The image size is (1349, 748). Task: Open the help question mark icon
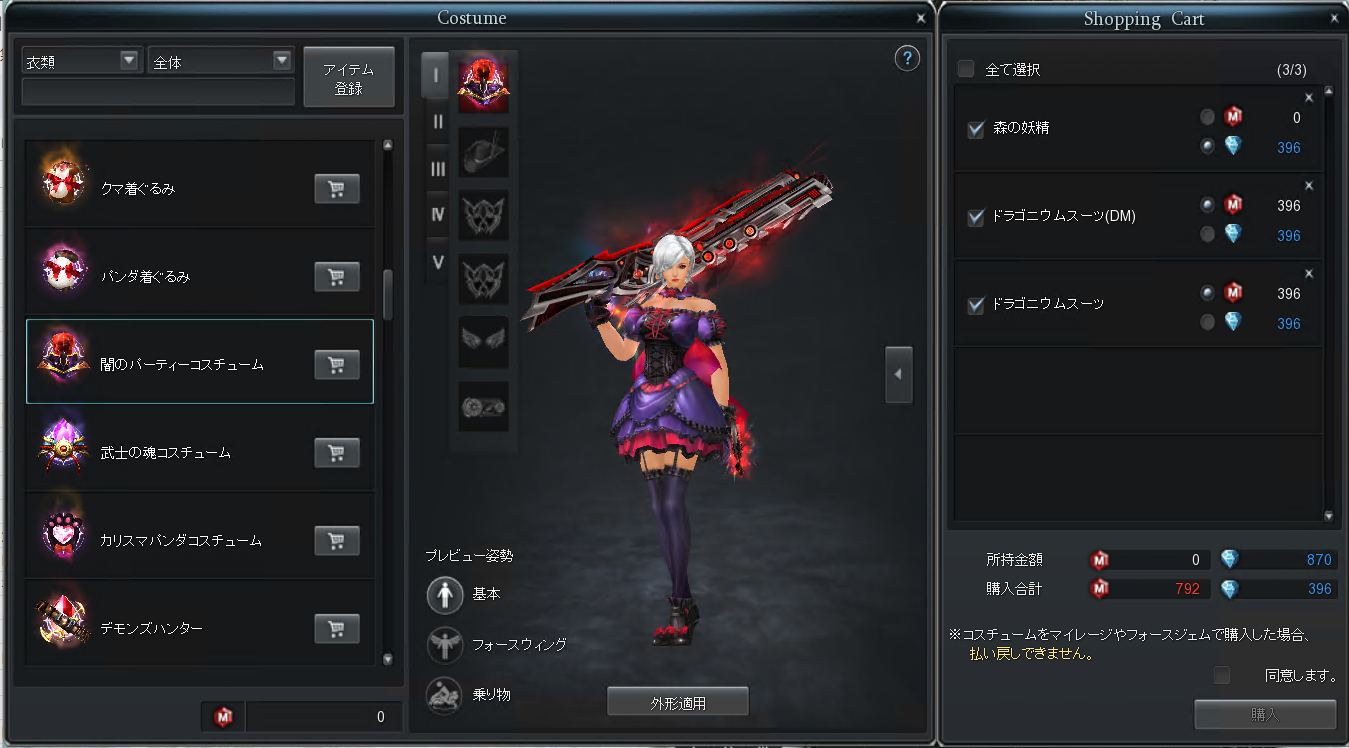pyautogui.click(x=906, y=59)
